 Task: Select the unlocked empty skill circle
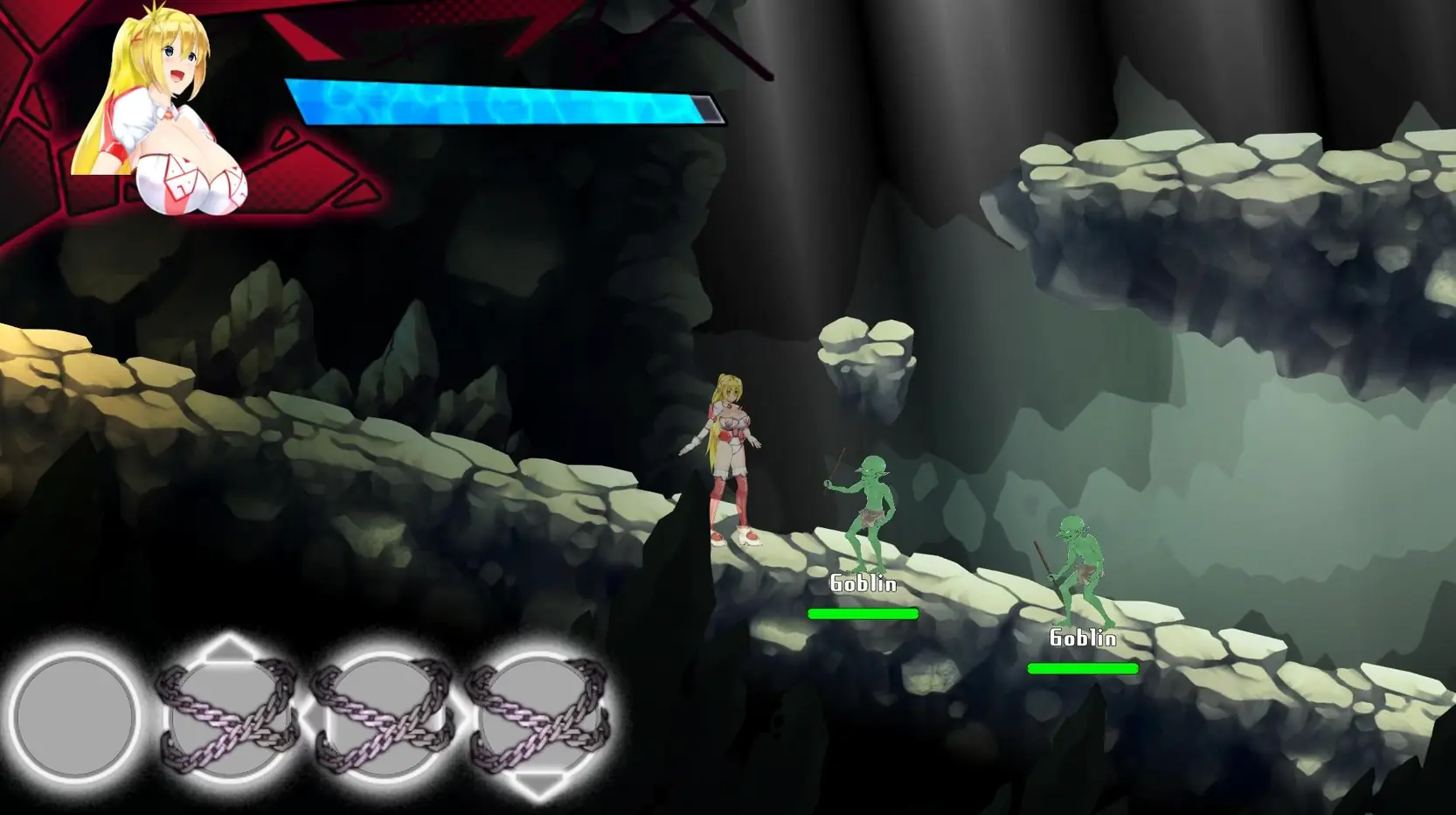[75, 716]
